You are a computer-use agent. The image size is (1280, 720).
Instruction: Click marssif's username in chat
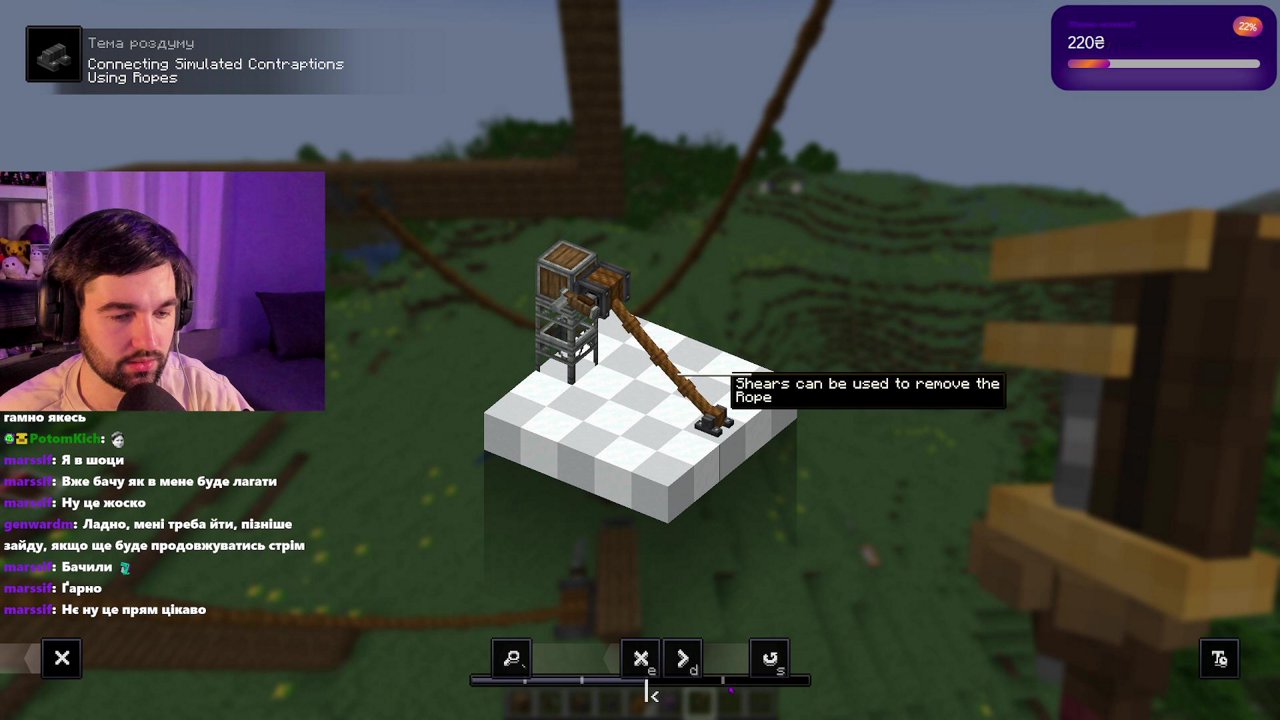click(28, 460)
